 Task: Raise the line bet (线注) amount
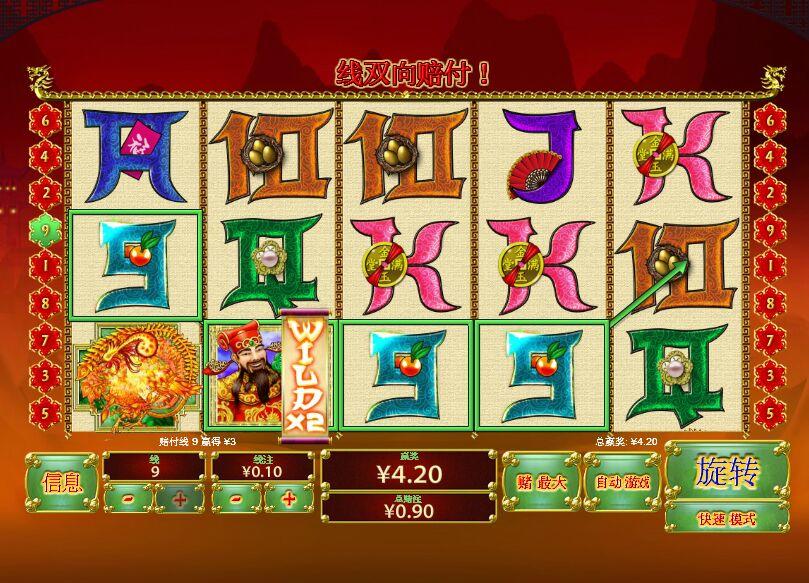(x=289, y=498)
